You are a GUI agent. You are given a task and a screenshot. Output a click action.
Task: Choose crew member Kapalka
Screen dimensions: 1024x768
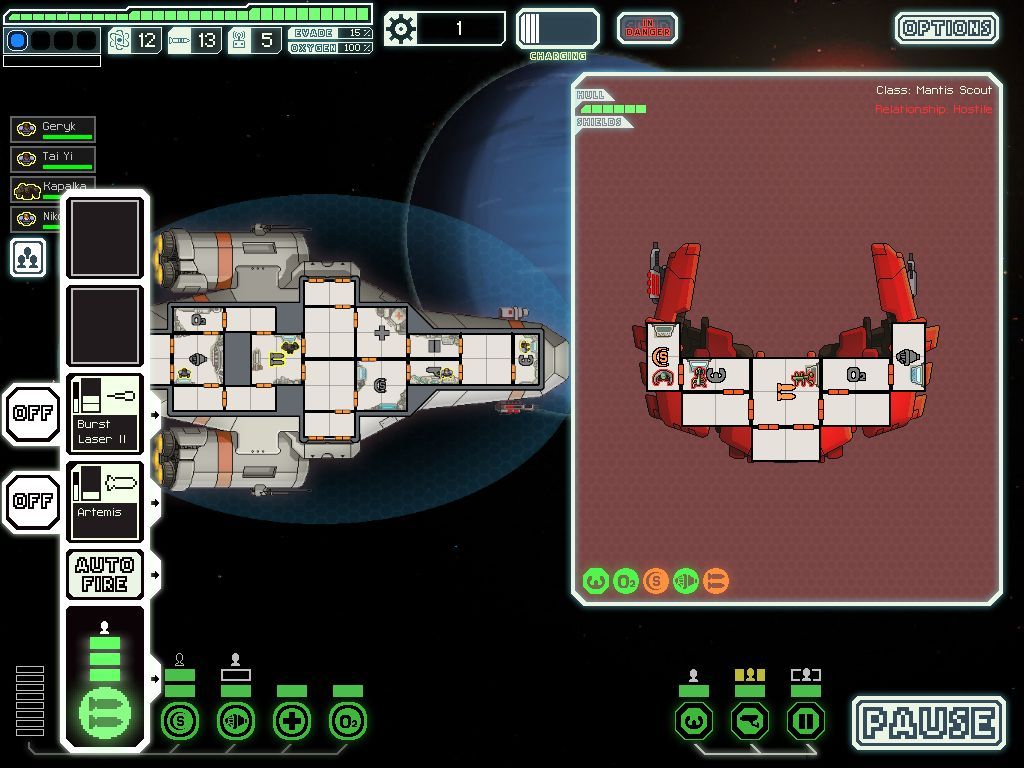coord(40,188)
